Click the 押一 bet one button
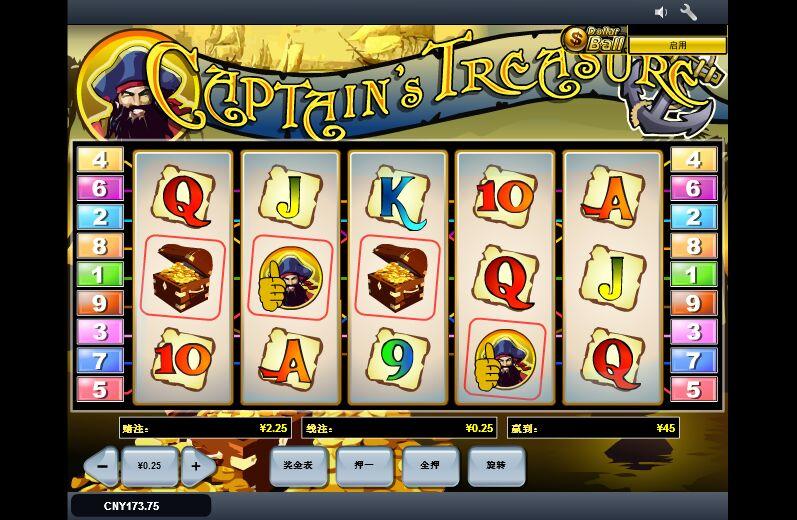This screenshot has height=520, width=797. (x=364, y=466)
